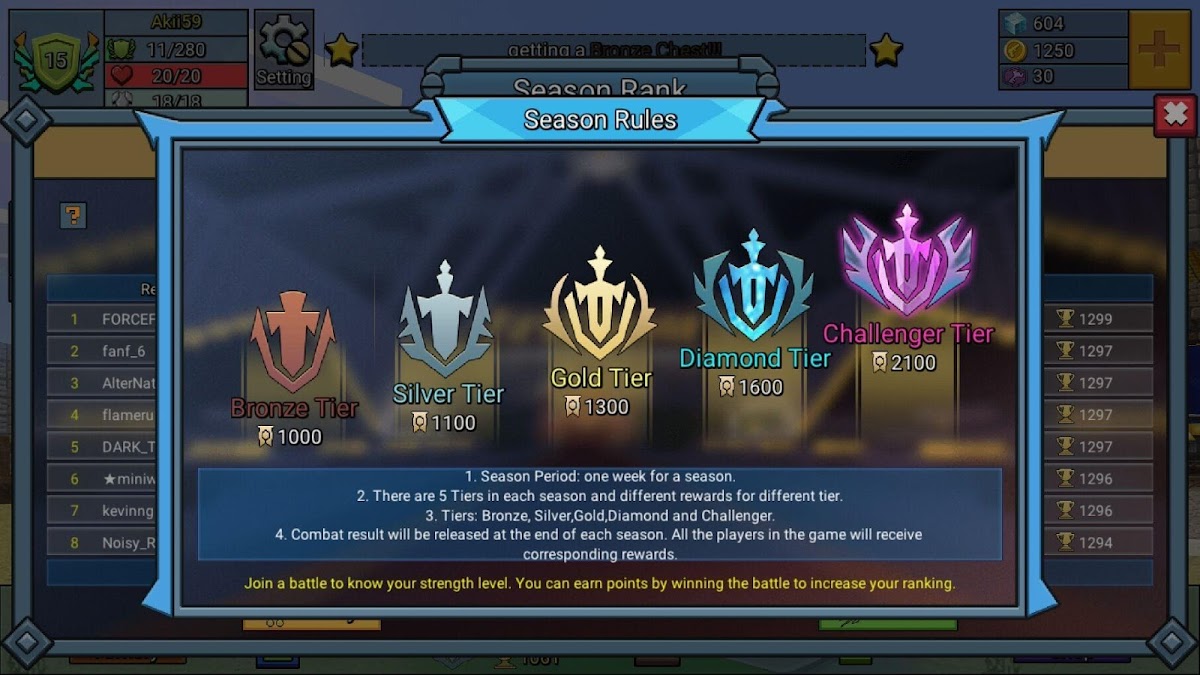Screen dimensions: 1200x675
Task: Pick the Diamond Tier emblem
Action: coord(754,288)
